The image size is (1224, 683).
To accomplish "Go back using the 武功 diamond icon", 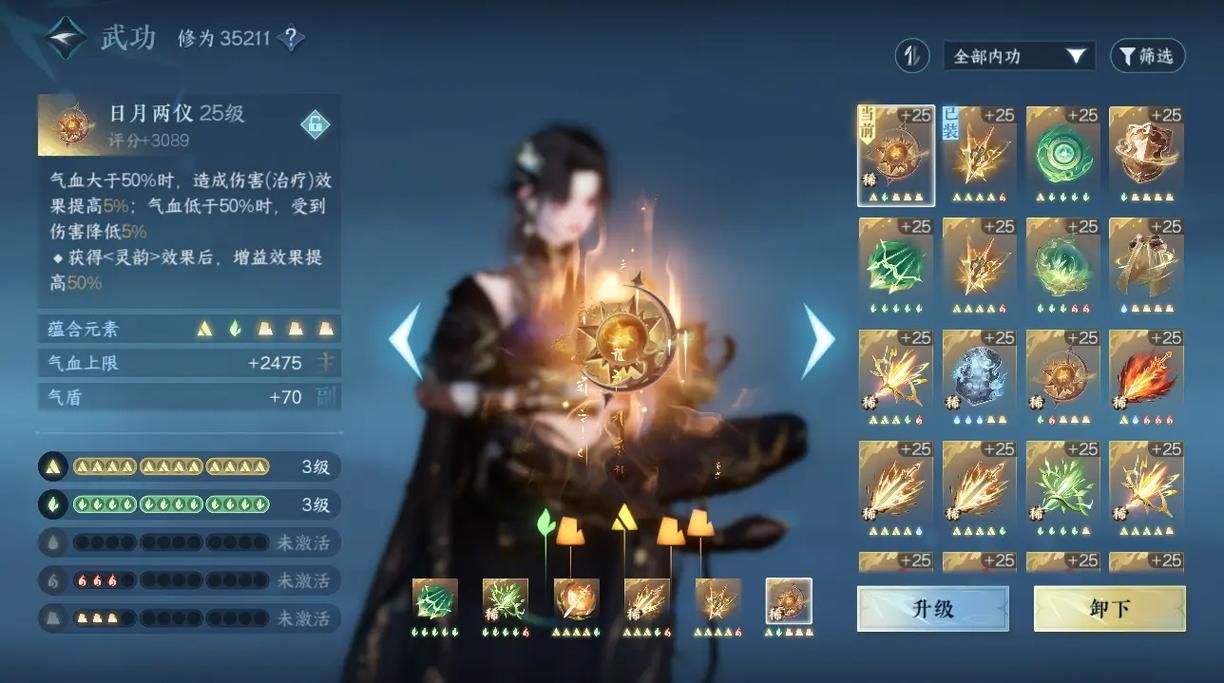I will tap(65, 38).
